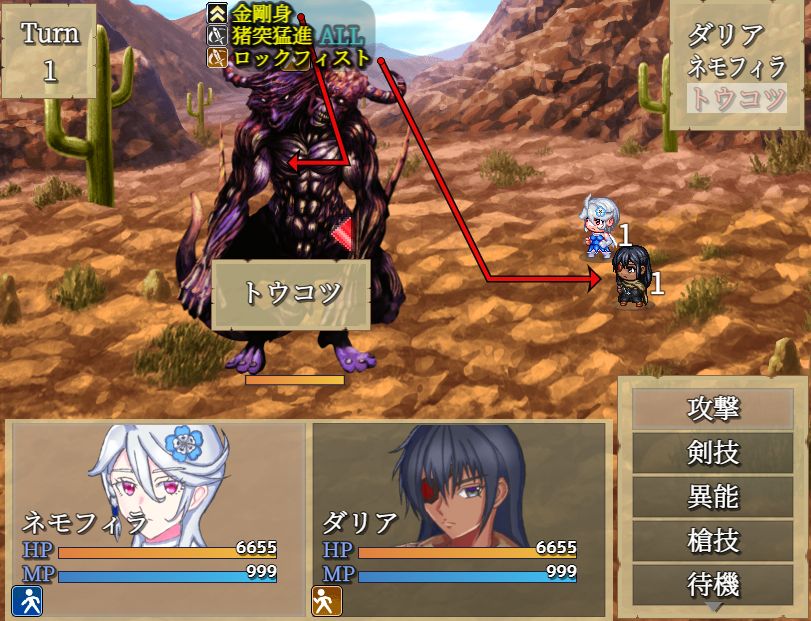811x621 pixels.
Task: Inspect the enemy's ロックフィスト action entry
Action: (x=300, y=57)
